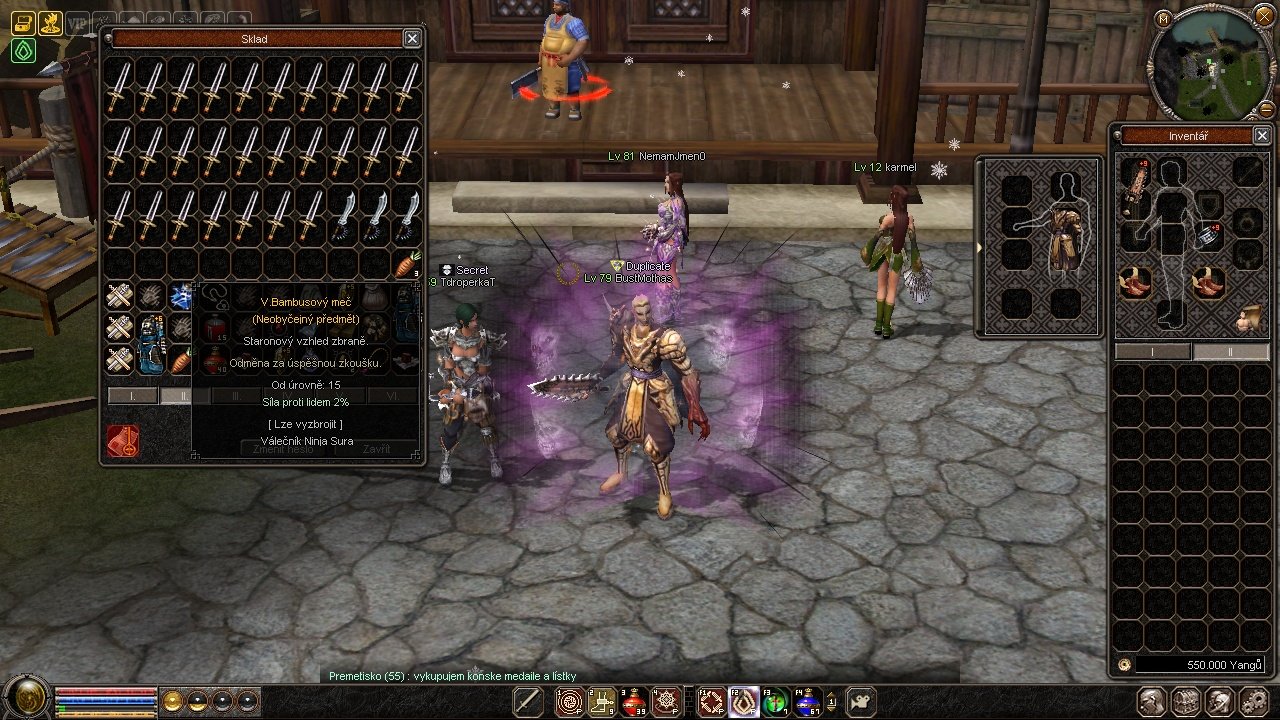Toggle the camera mode button
Screen dimensions: 1280x720
pos(860,702)
